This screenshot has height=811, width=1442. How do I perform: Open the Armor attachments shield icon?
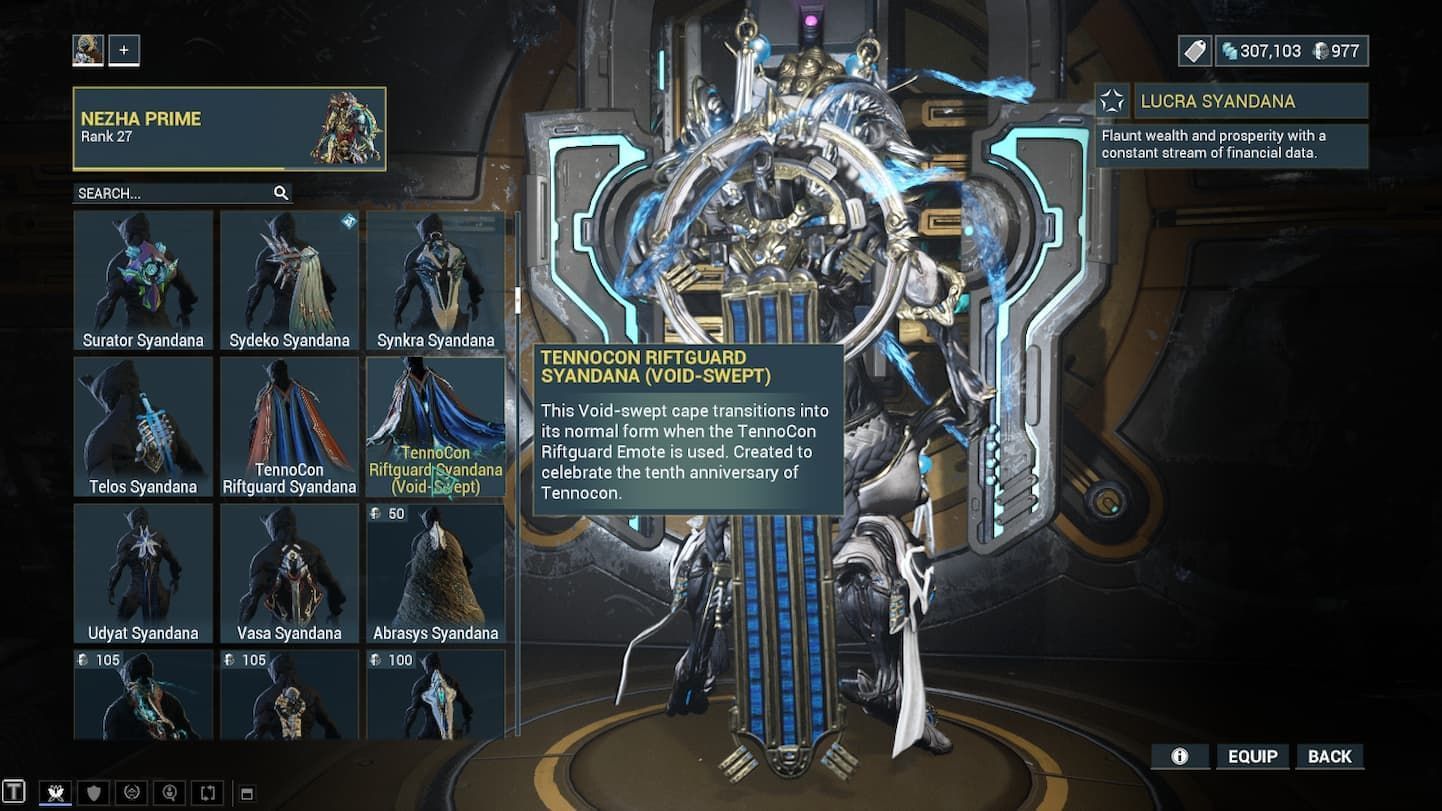pyautogui.click(x=93, y=793)
